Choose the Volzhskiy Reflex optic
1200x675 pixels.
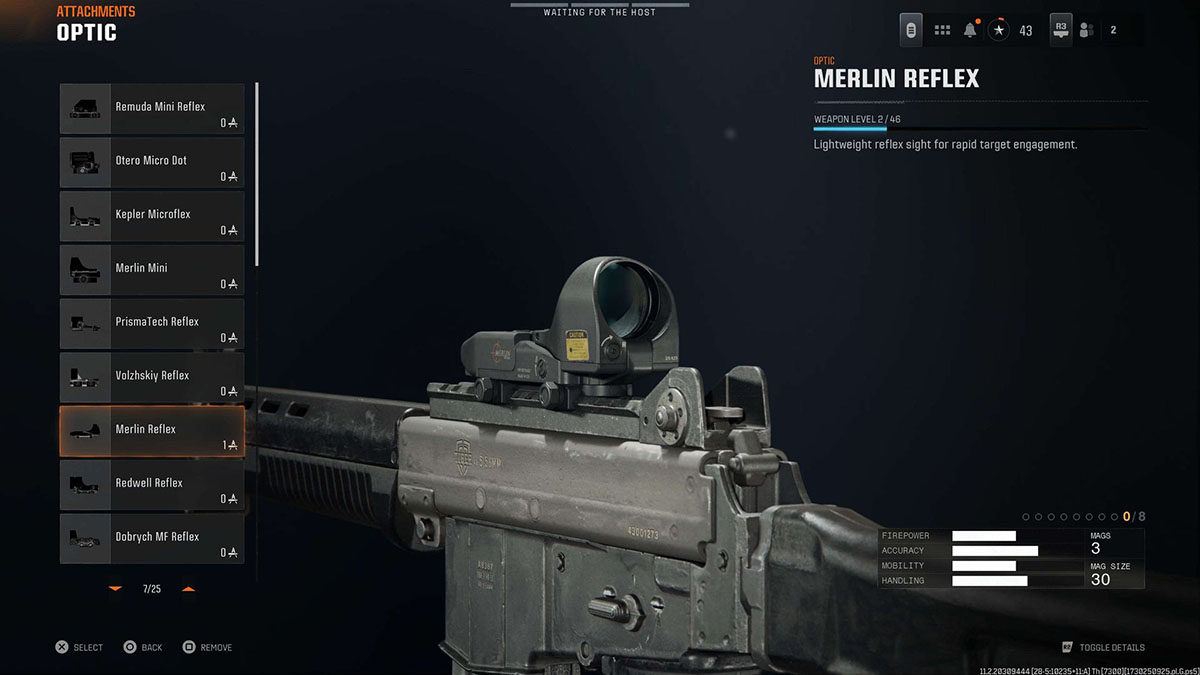click(152, 377)
